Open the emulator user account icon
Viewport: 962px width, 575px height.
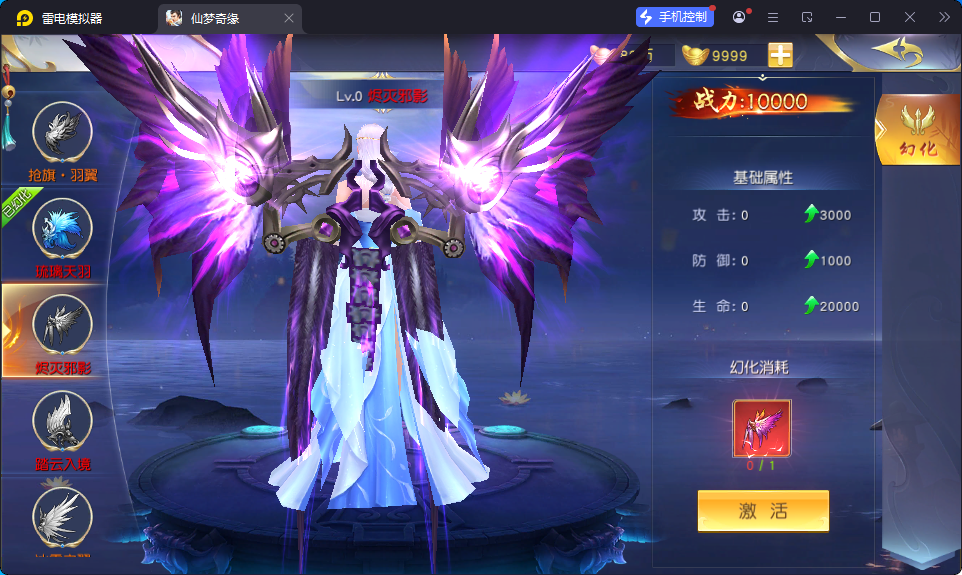(x=739, y=17)
